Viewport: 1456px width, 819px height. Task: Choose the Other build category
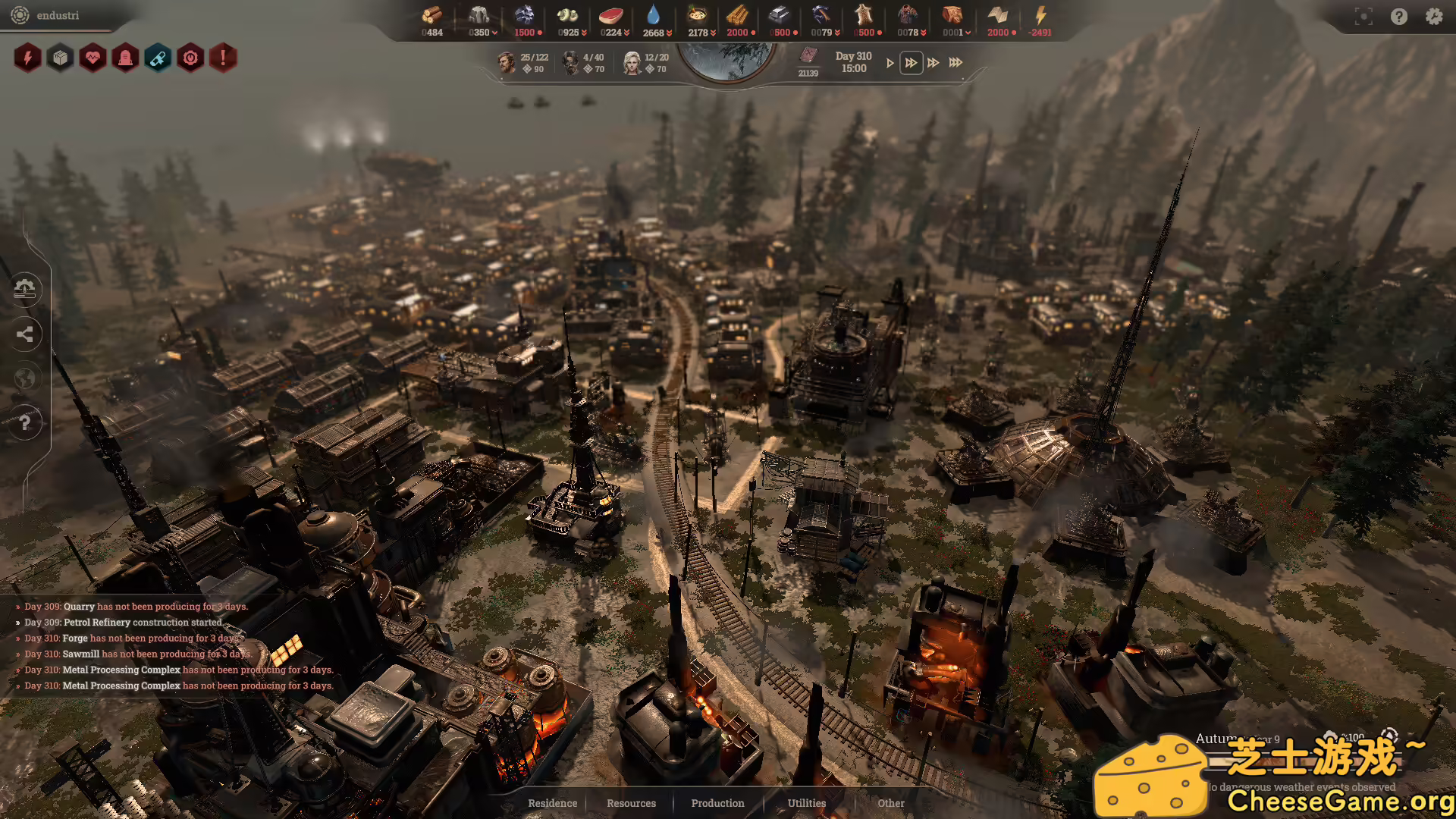click(890, 803)
